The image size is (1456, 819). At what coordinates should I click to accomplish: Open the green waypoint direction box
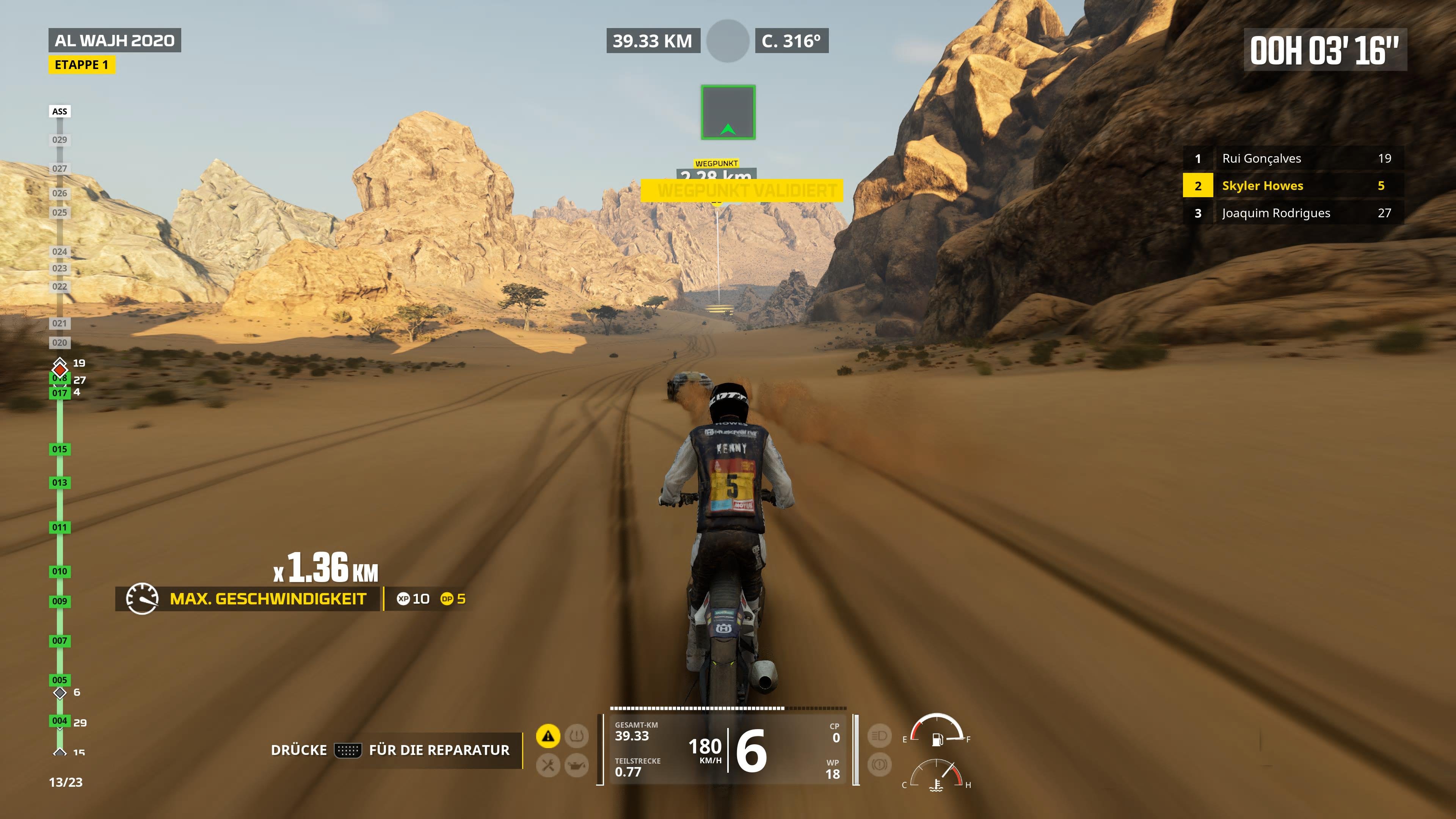tap(728, 112)
